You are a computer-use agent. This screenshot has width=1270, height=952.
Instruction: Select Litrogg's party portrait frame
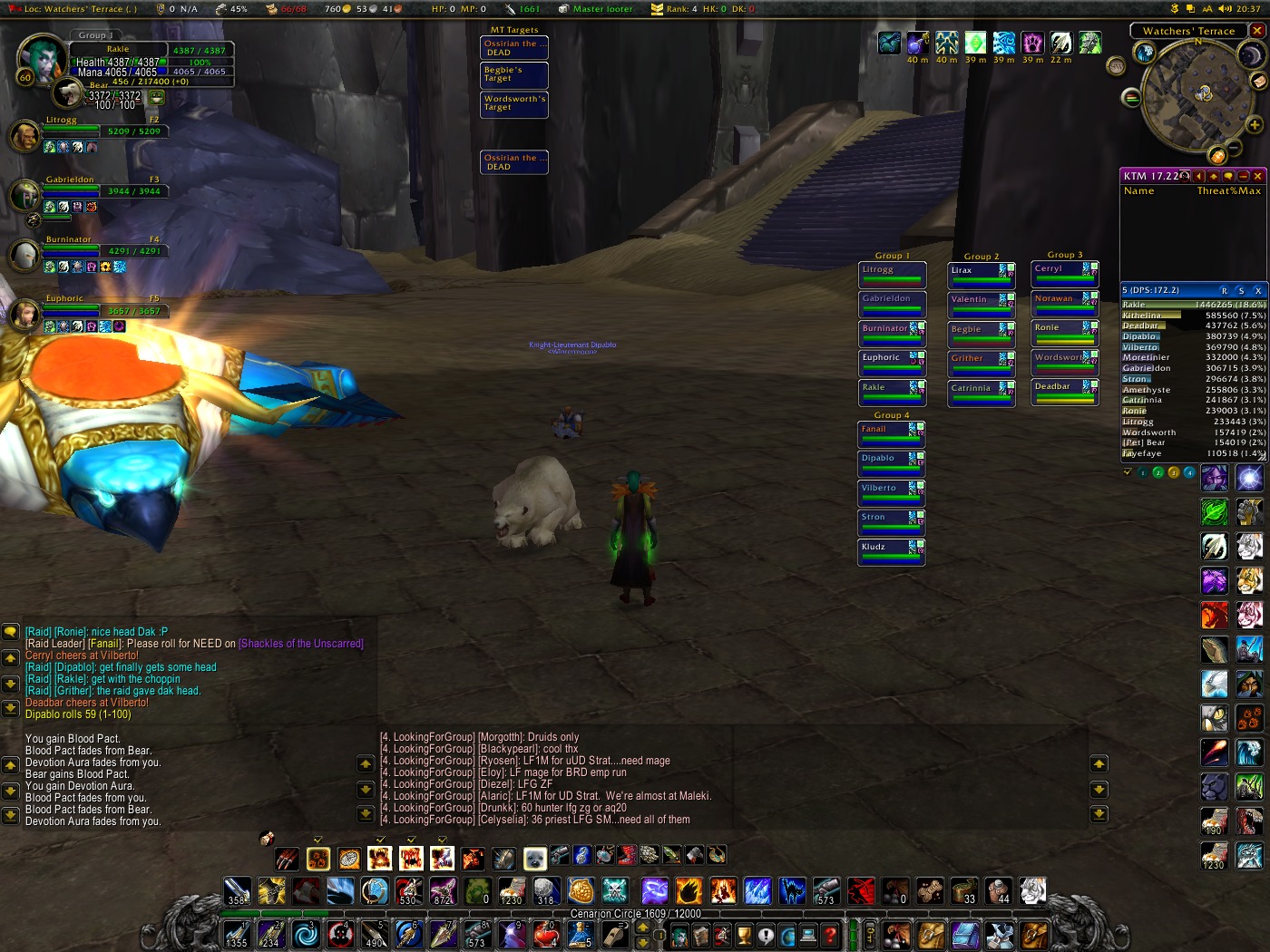[x=24, y=136]
